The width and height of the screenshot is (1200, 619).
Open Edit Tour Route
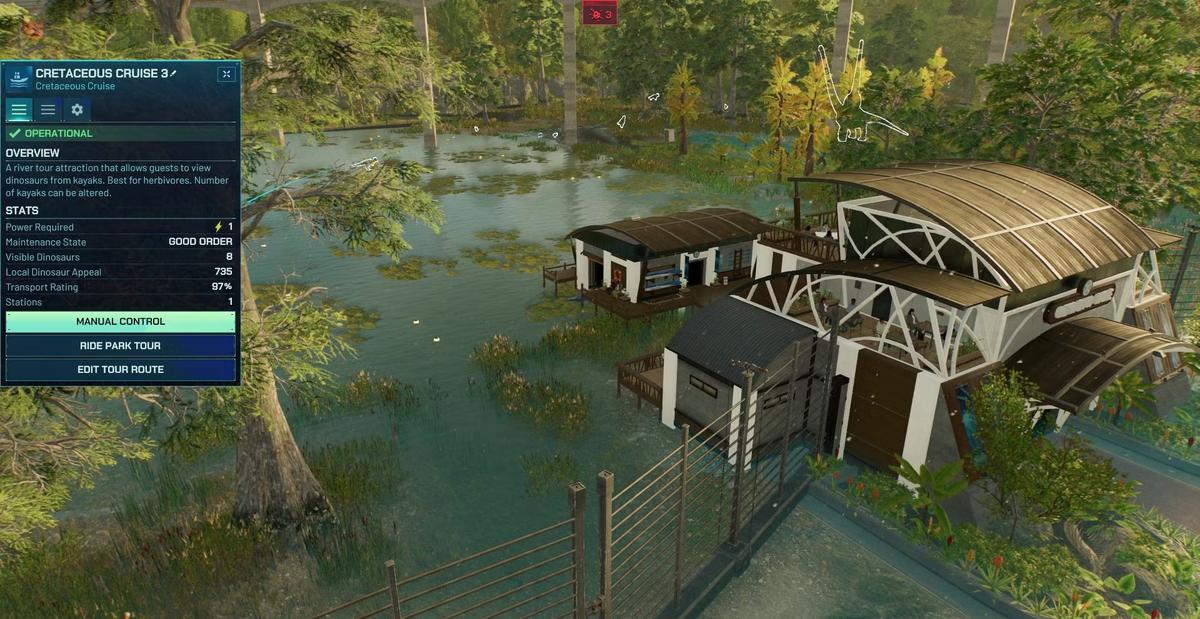tap(120, 370)
